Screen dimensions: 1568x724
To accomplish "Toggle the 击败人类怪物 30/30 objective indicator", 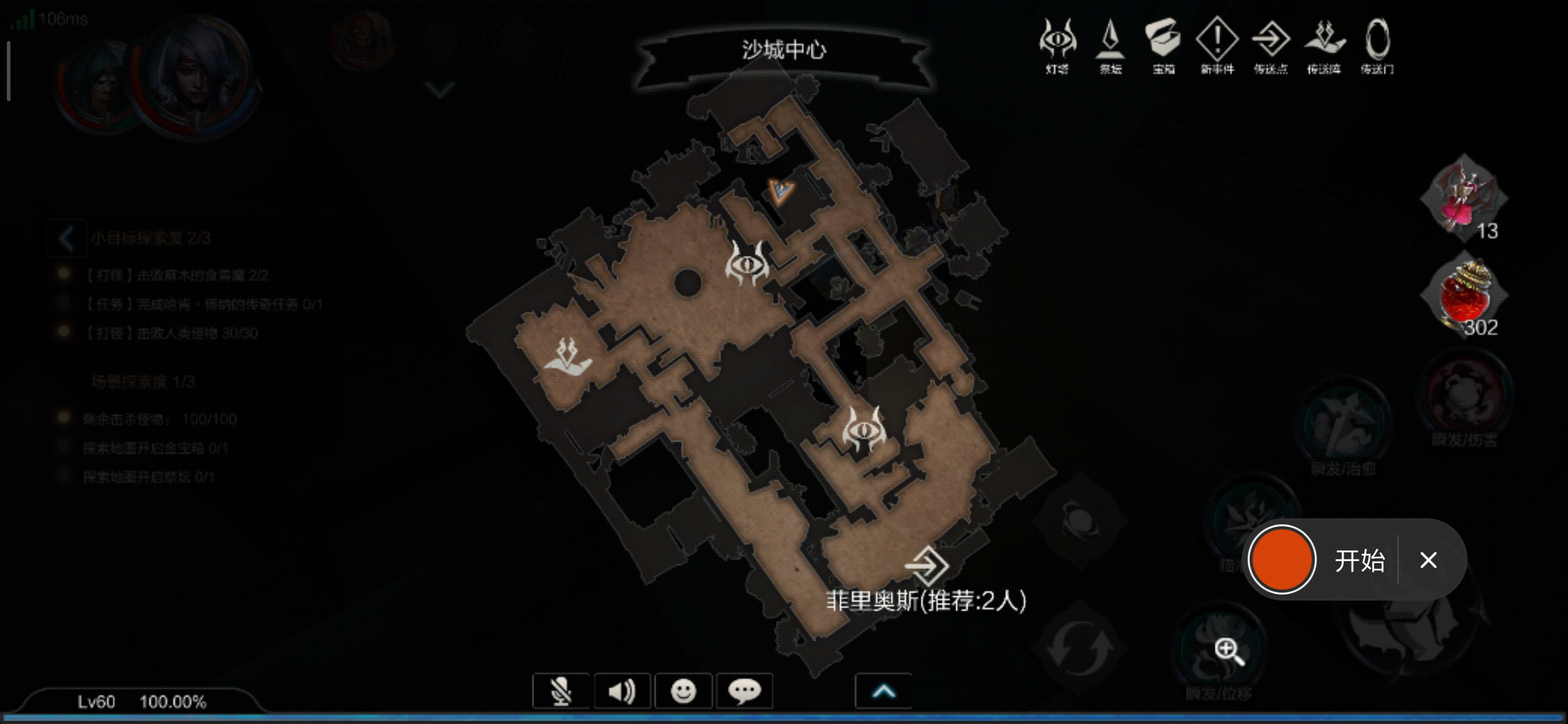I will pos(64,333).
